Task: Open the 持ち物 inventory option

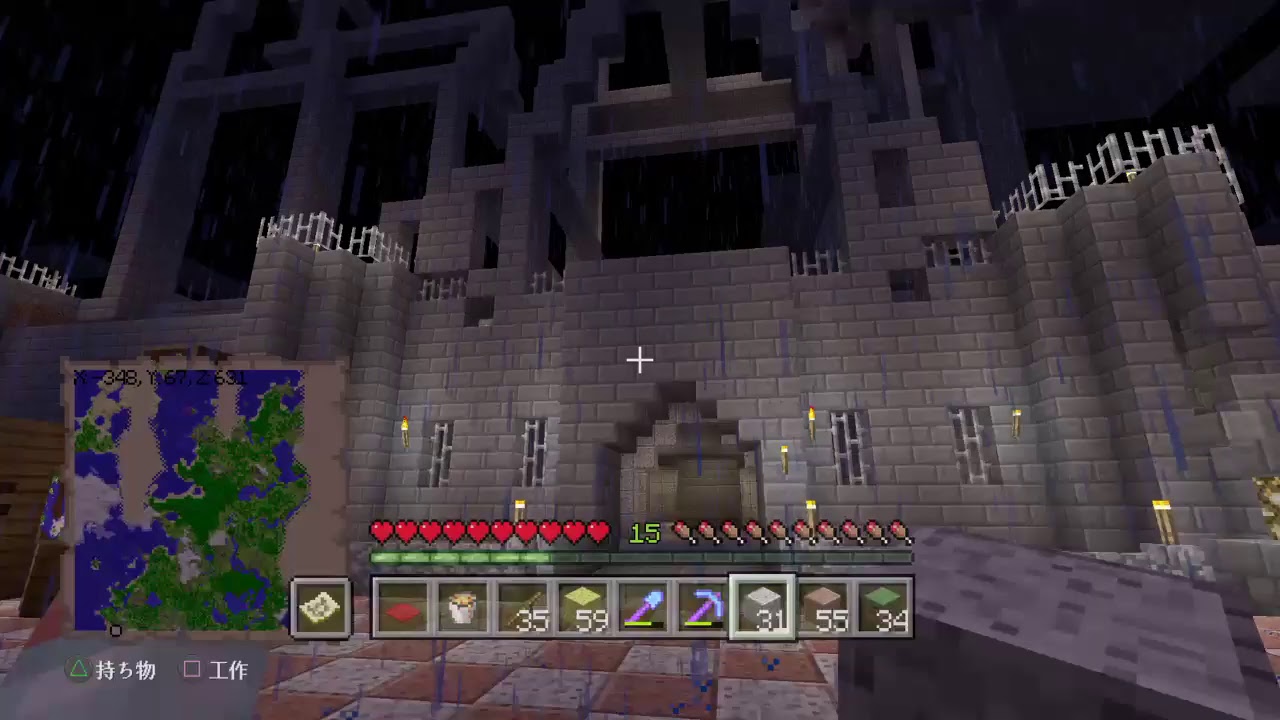Action: [x=122, y=671]
